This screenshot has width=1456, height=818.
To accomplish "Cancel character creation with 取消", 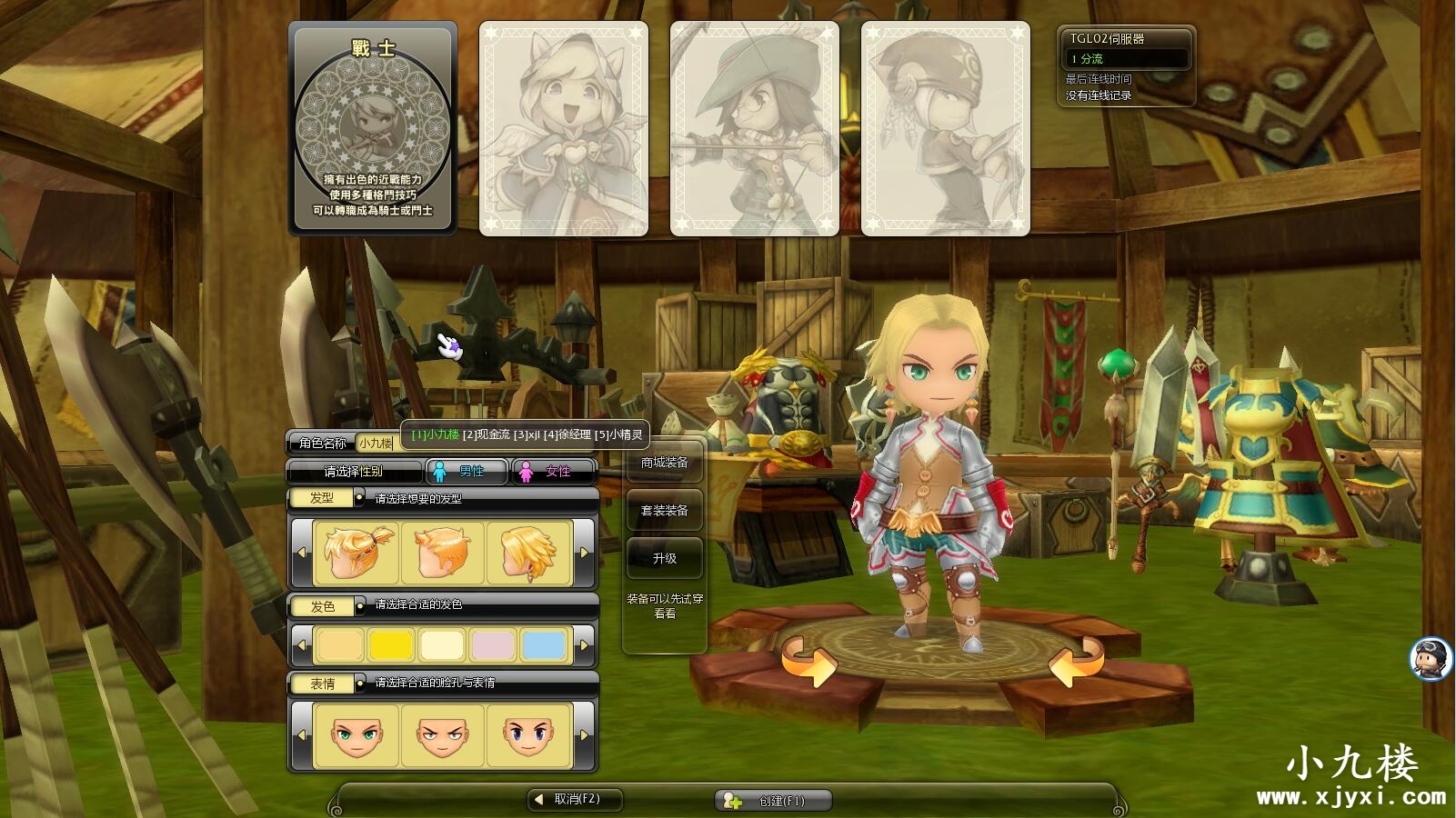I will [577, 799].
